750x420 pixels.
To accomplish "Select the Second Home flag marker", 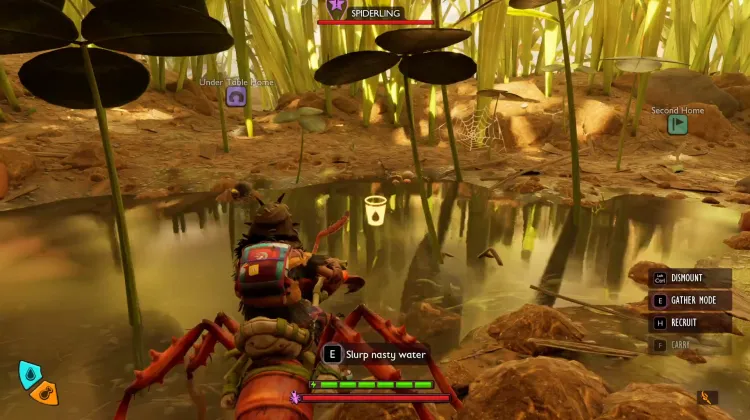I will 677,125.
